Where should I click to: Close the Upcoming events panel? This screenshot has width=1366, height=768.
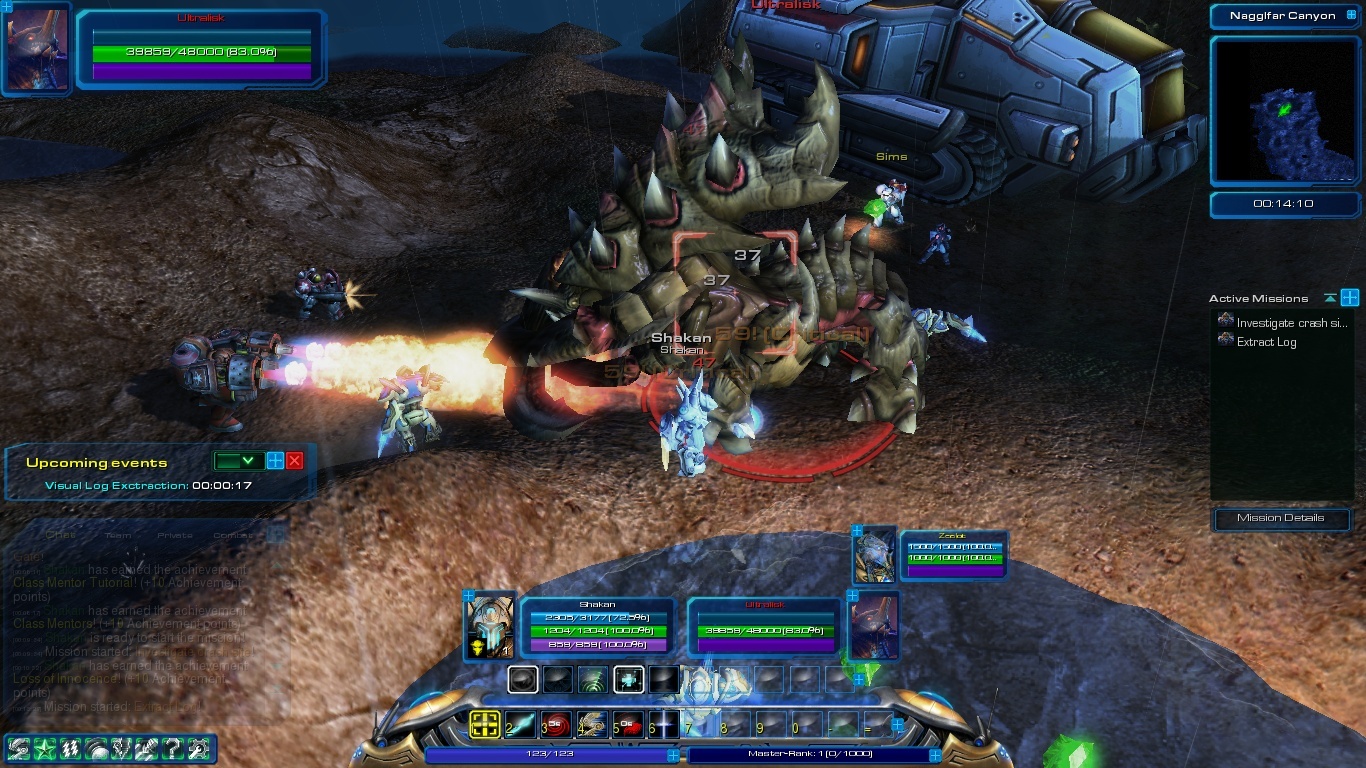(x=295, y=461)
